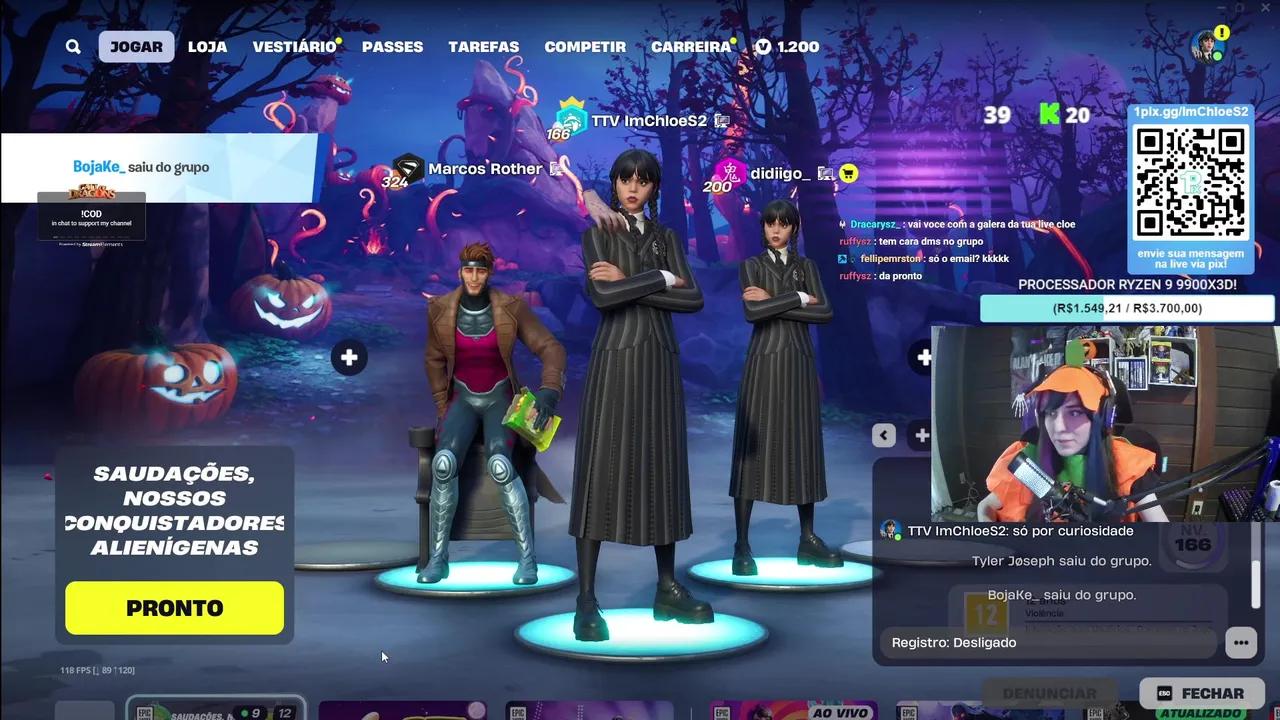The height and width of the screenshot is (720, 1280).
Task: Click the DENUNCIAR button
Action: [1050, 692]
